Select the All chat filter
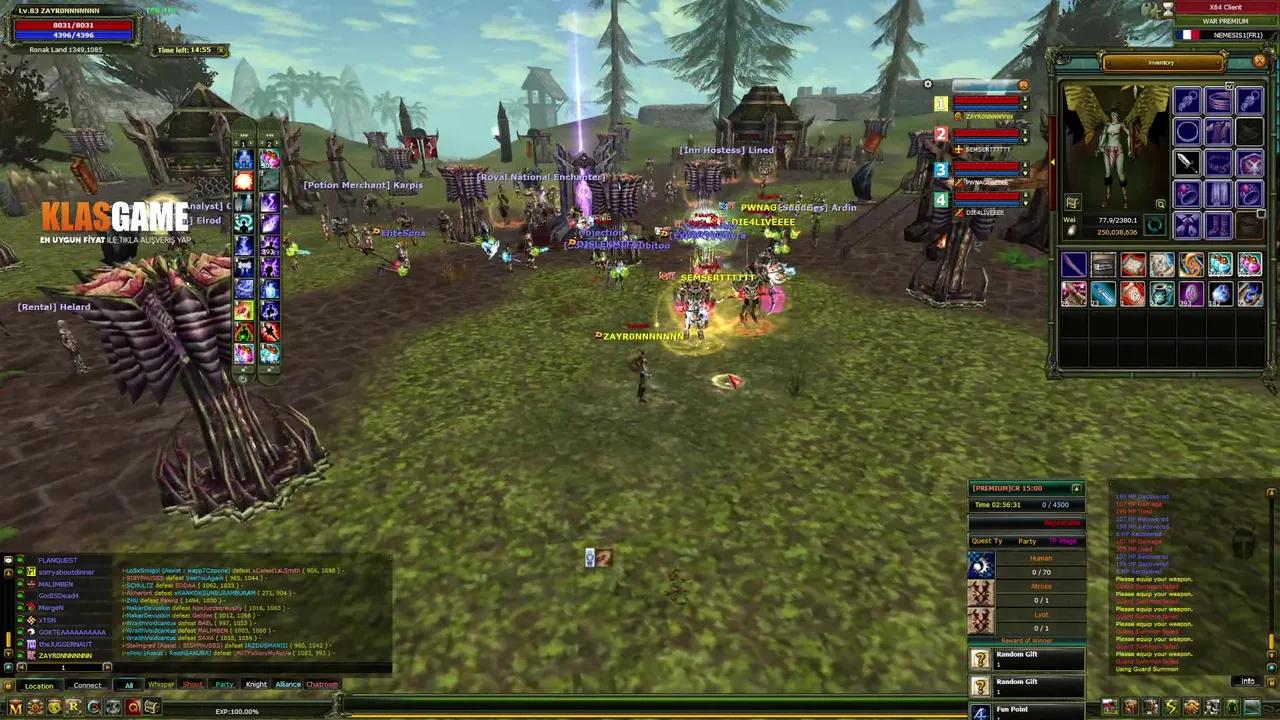This screenshot has width=1280, height=720. (129, 685)
